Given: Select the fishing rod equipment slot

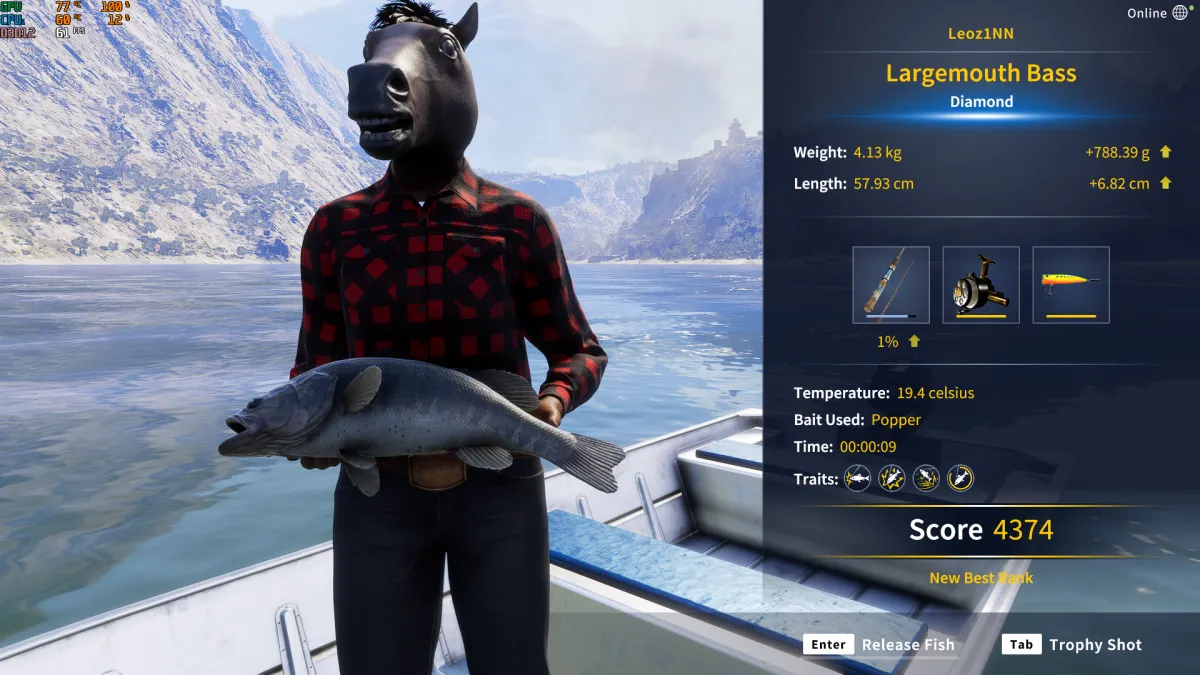Looking at the screenshot, I should [890, 285].
